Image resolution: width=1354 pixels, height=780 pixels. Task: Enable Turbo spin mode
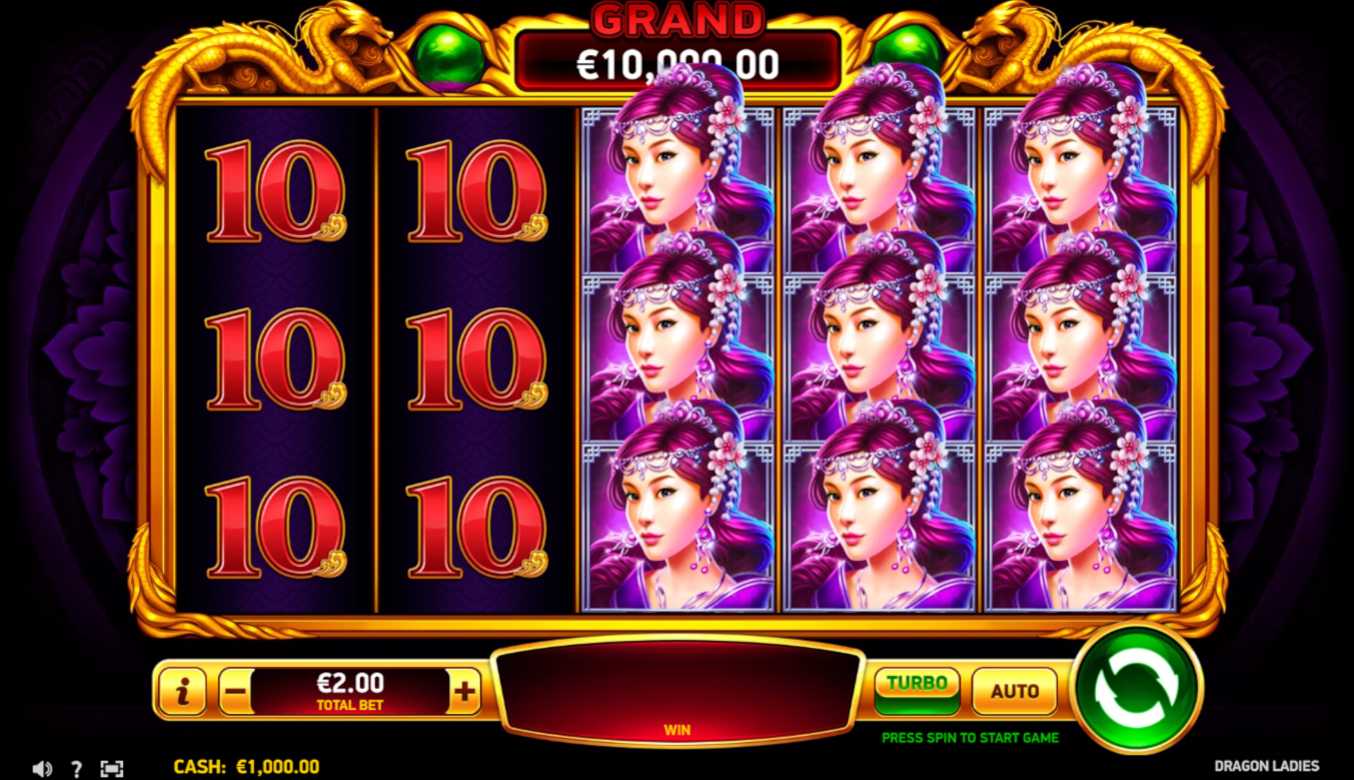[916, 690]
